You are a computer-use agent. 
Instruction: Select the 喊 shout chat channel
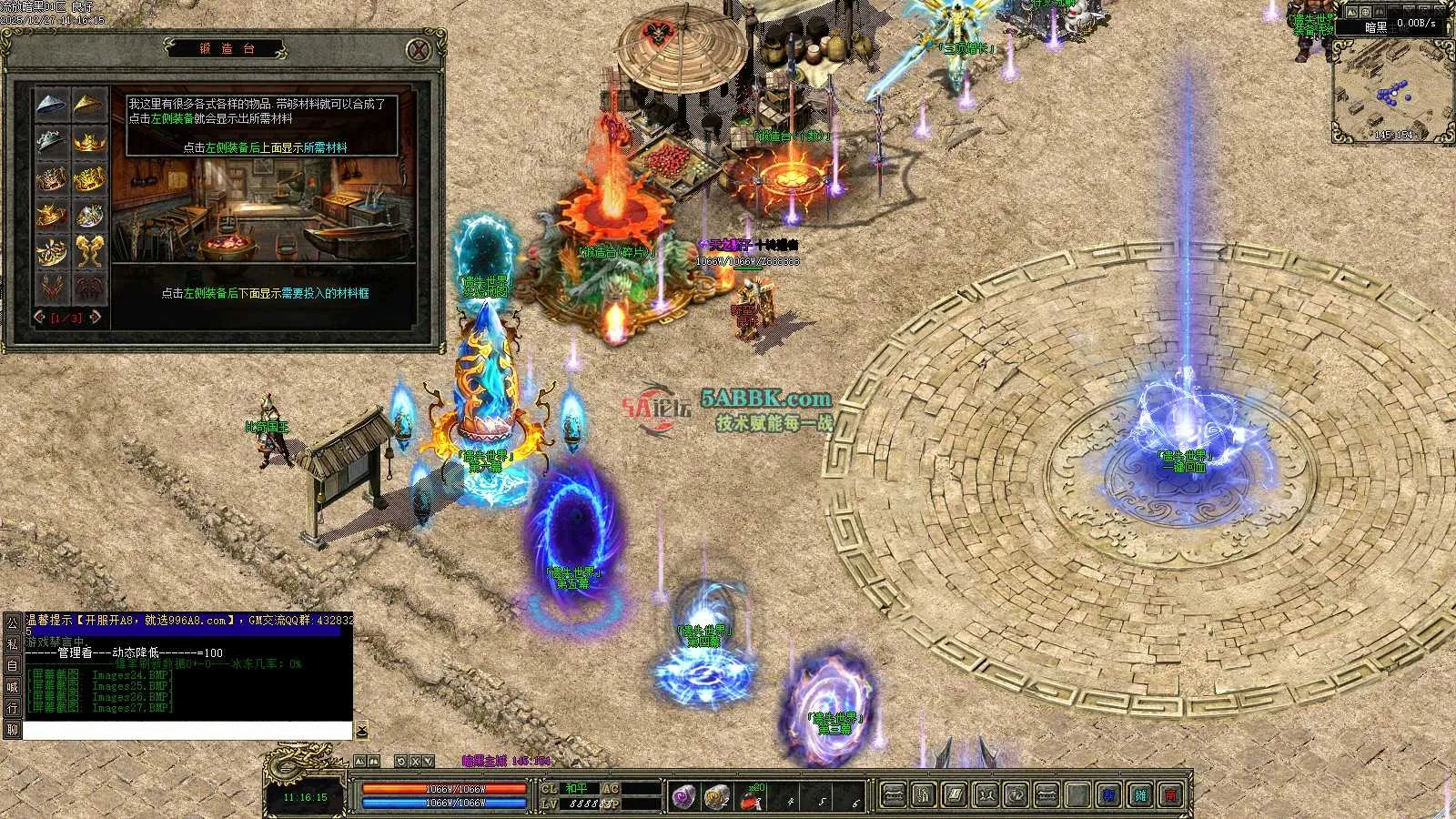point(12,686)
